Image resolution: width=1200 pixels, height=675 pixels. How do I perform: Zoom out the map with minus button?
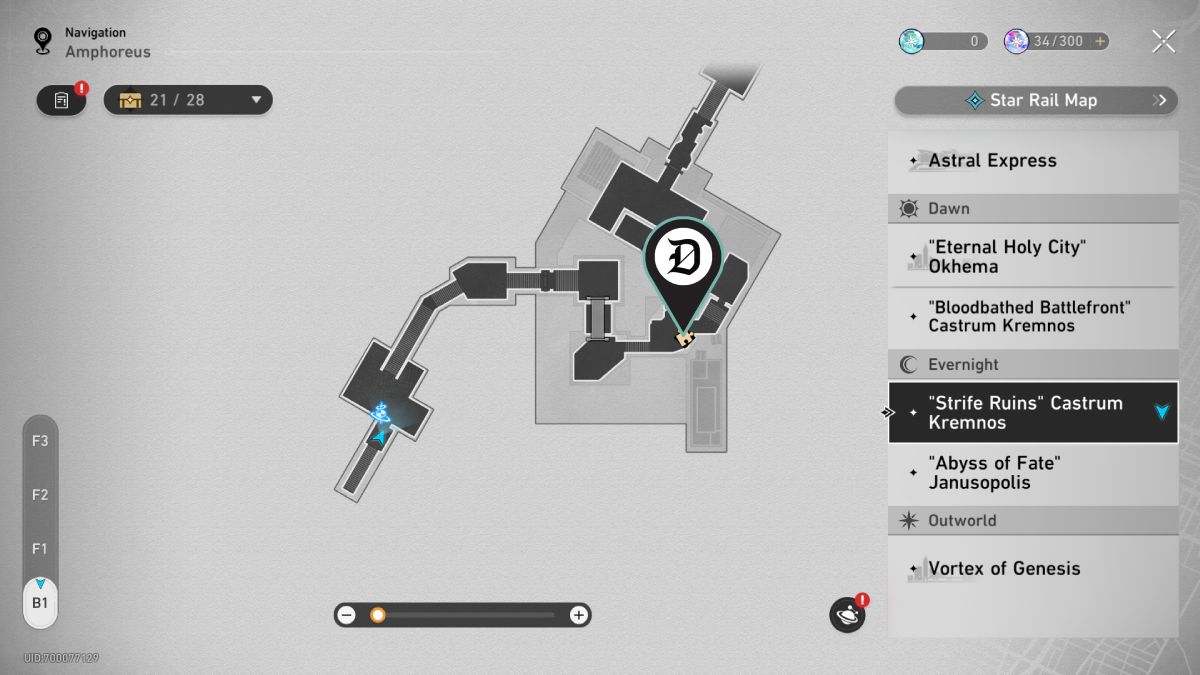coord(347,615)
